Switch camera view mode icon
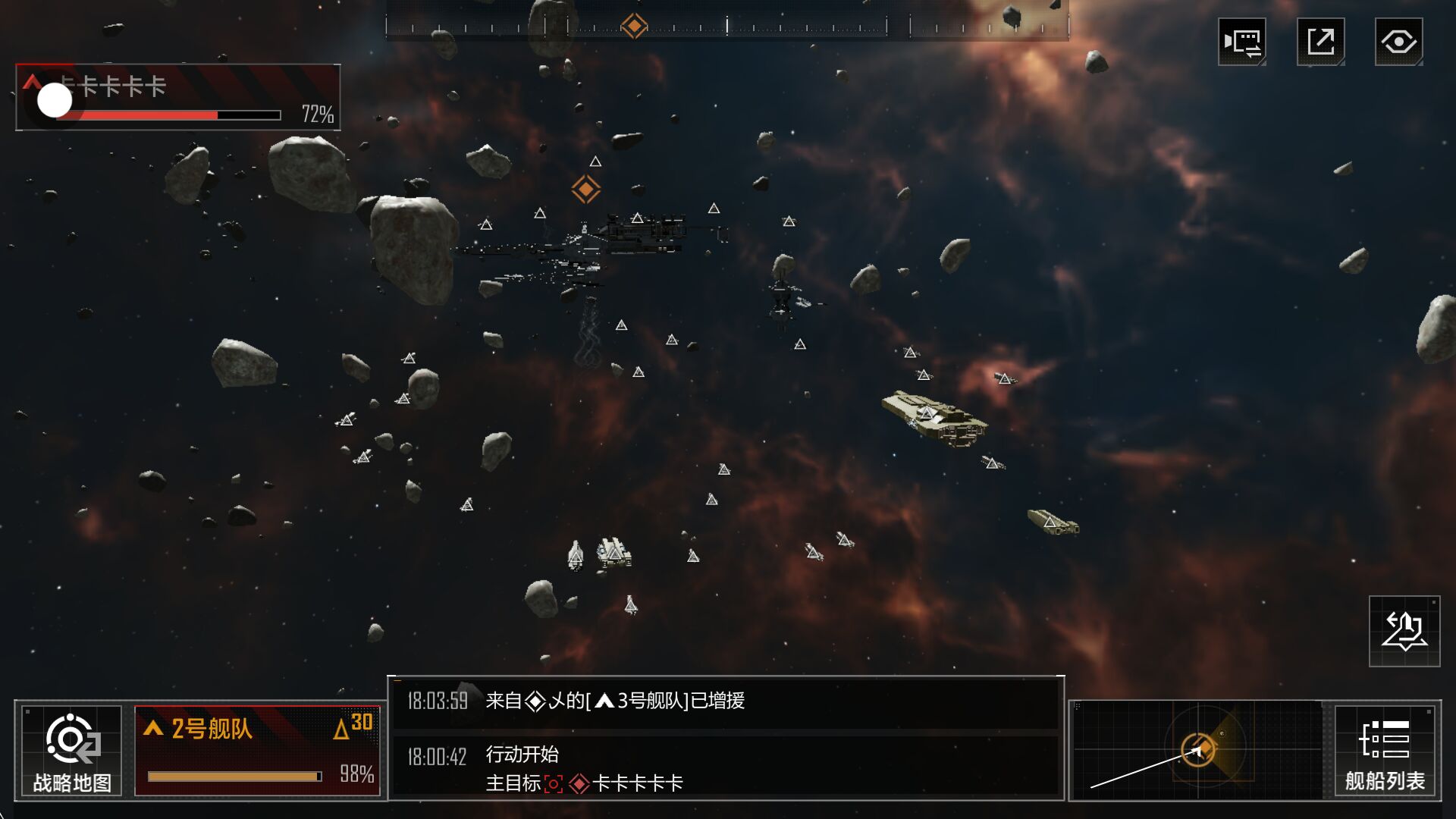 (1241, 42)
